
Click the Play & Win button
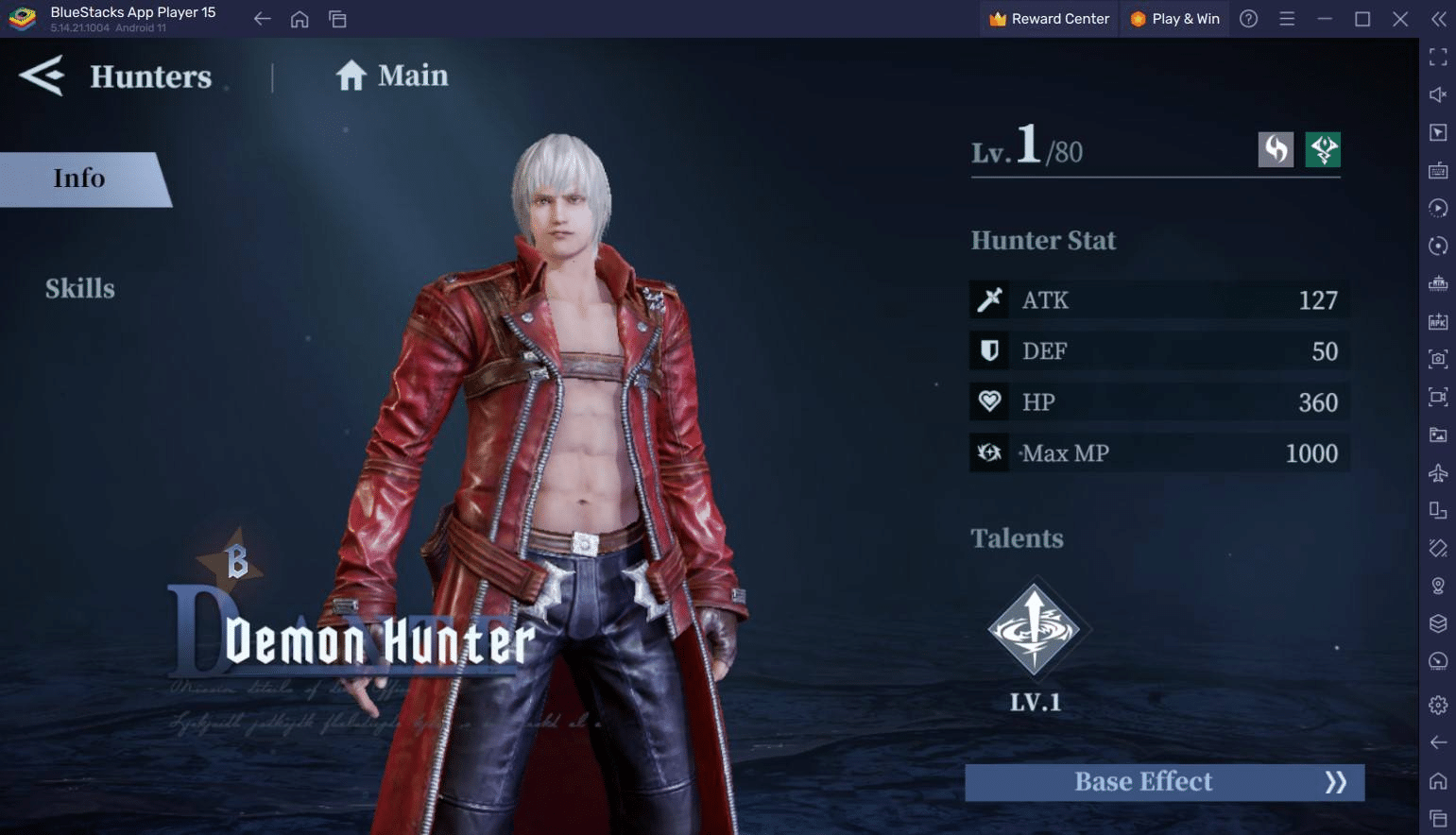point(1174,18)
